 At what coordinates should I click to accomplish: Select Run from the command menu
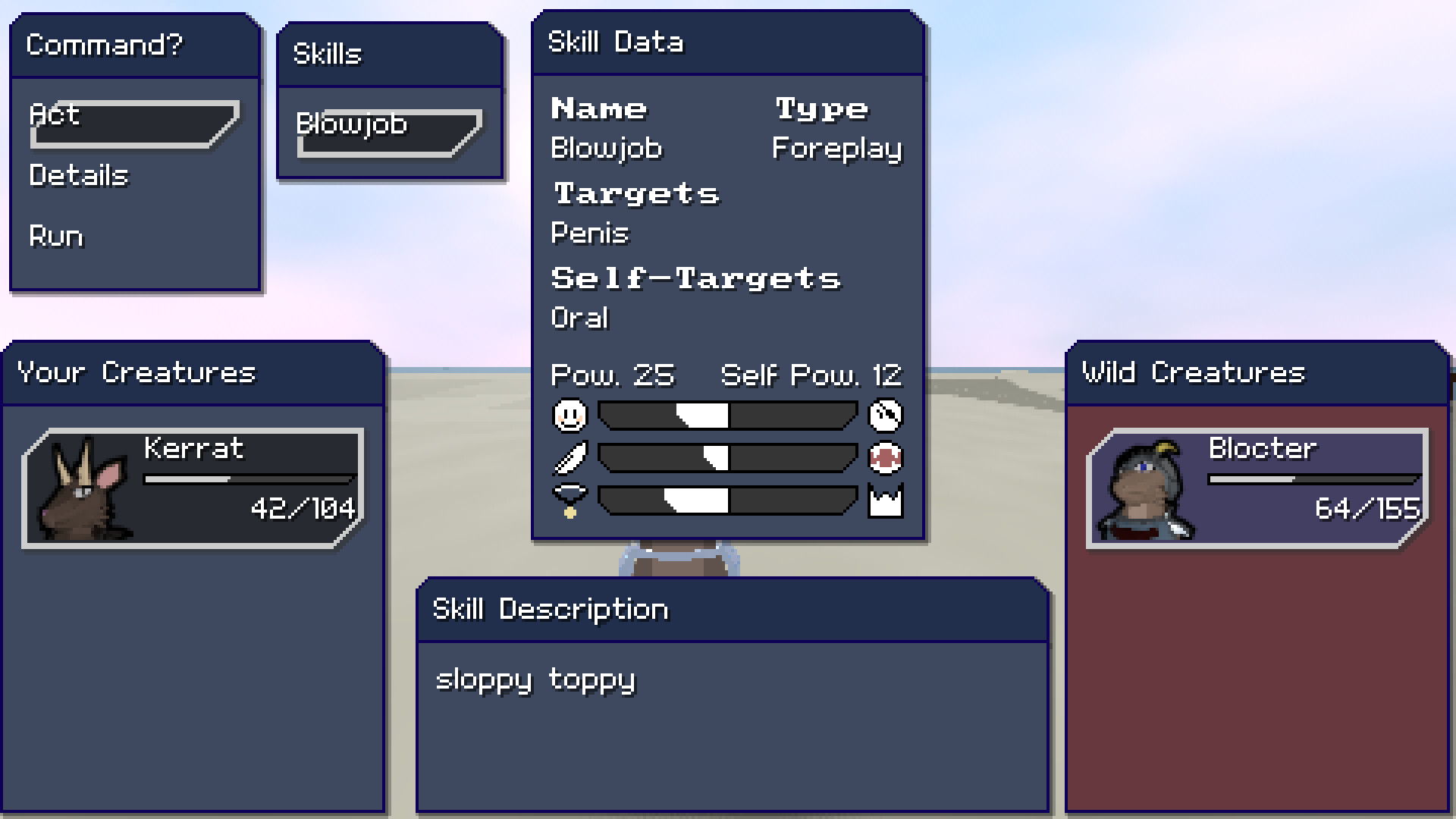point(55,236)
